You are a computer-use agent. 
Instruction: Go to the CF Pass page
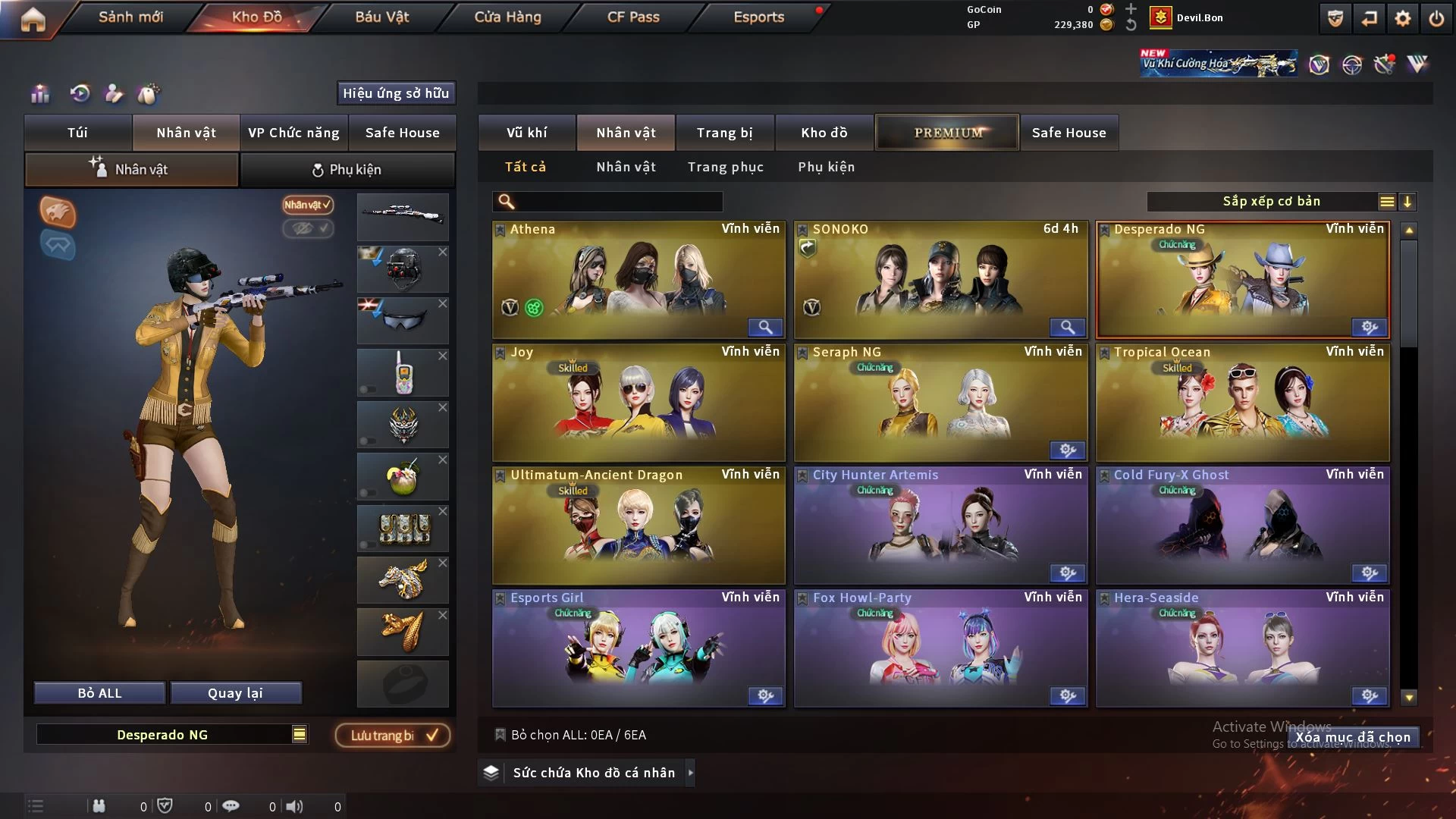[x=633, y=17]
